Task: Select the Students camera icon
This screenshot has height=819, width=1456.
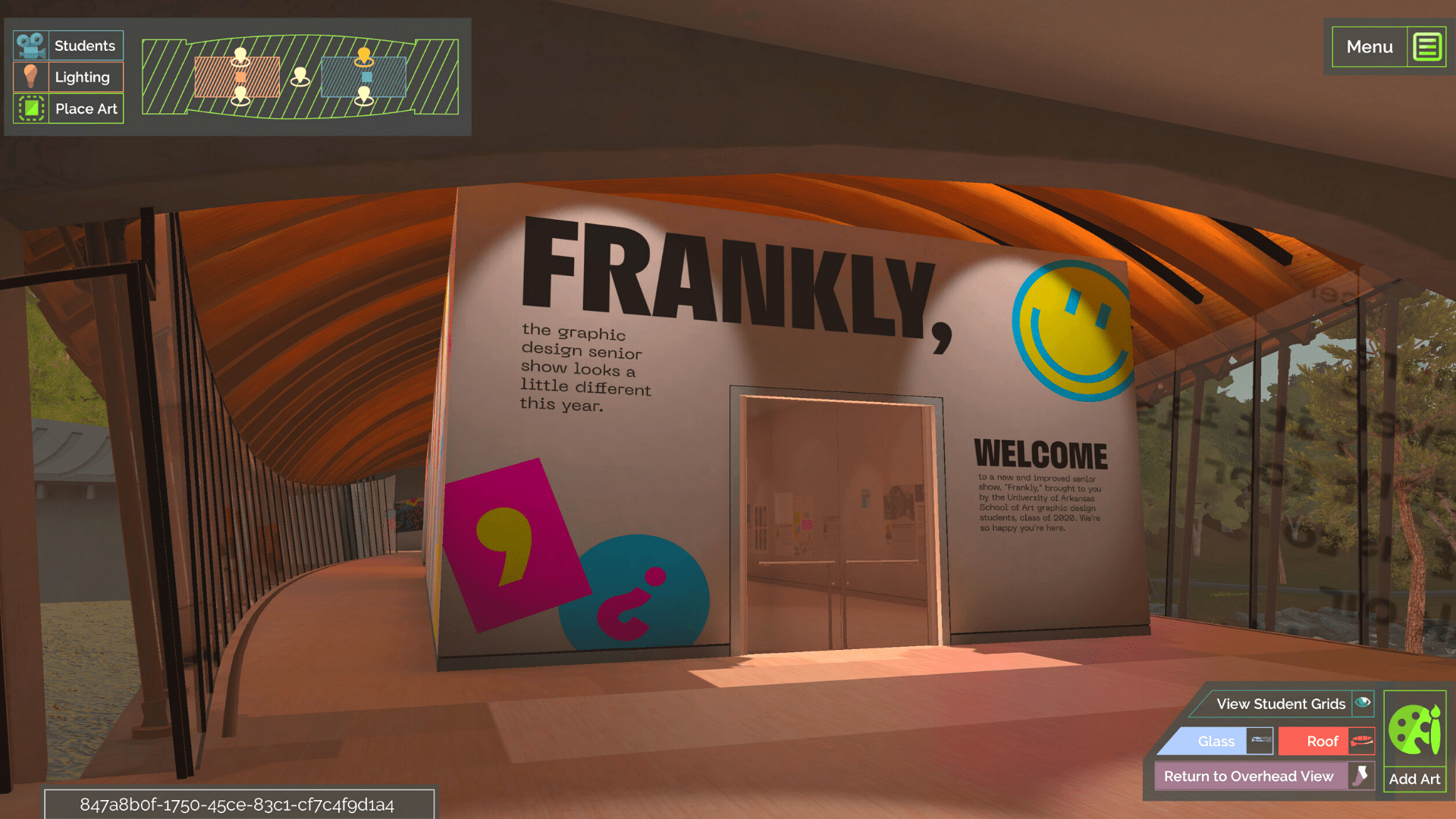Action: pyautogui.click(x=30, y=45)
